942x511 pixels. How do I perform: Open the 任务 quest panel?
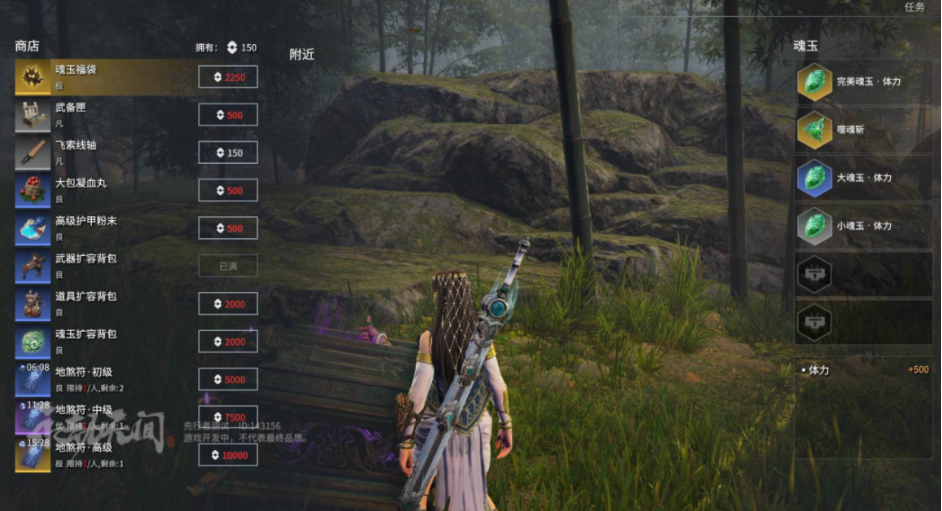pyautogui.click(x=914, y=7)
